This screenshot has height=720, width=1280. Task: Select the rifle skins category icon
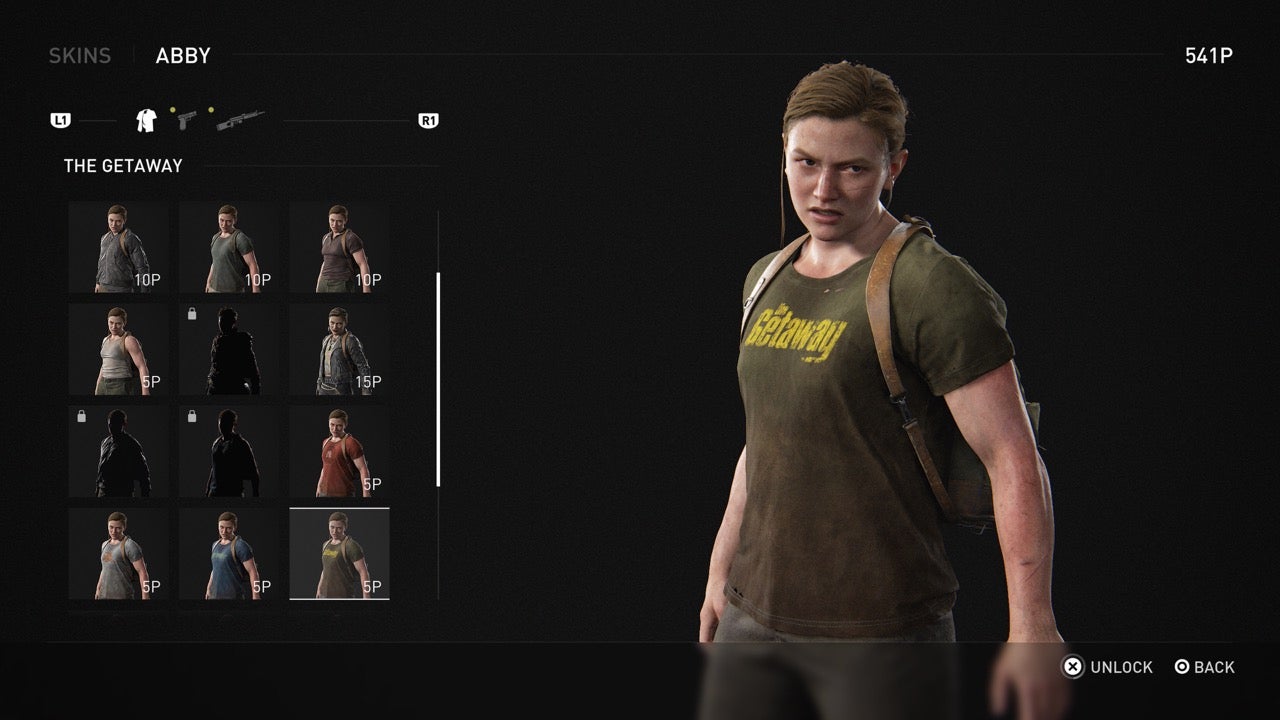tap(240, 122)
